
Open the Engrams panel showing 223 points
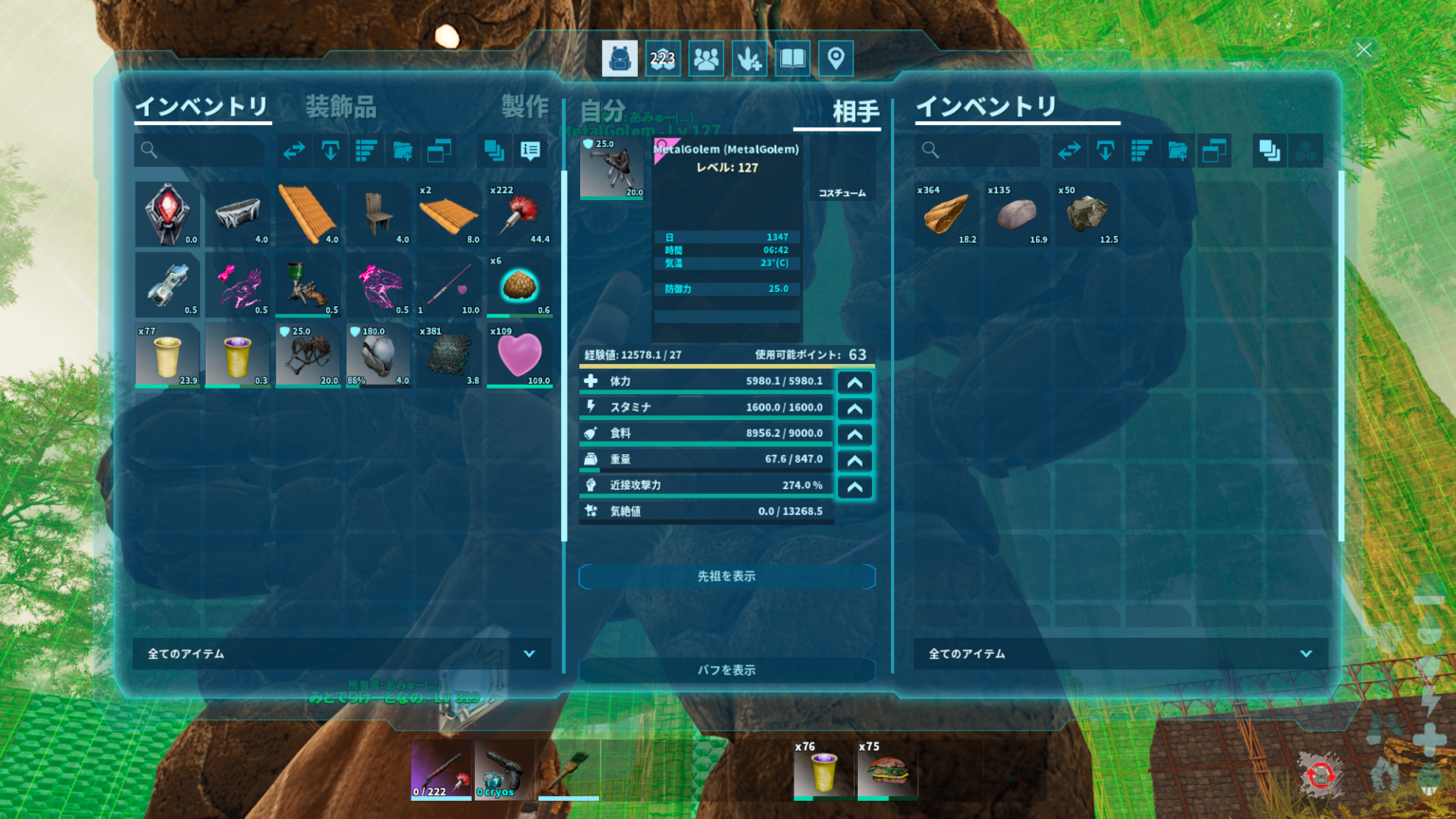pos(664,58)
